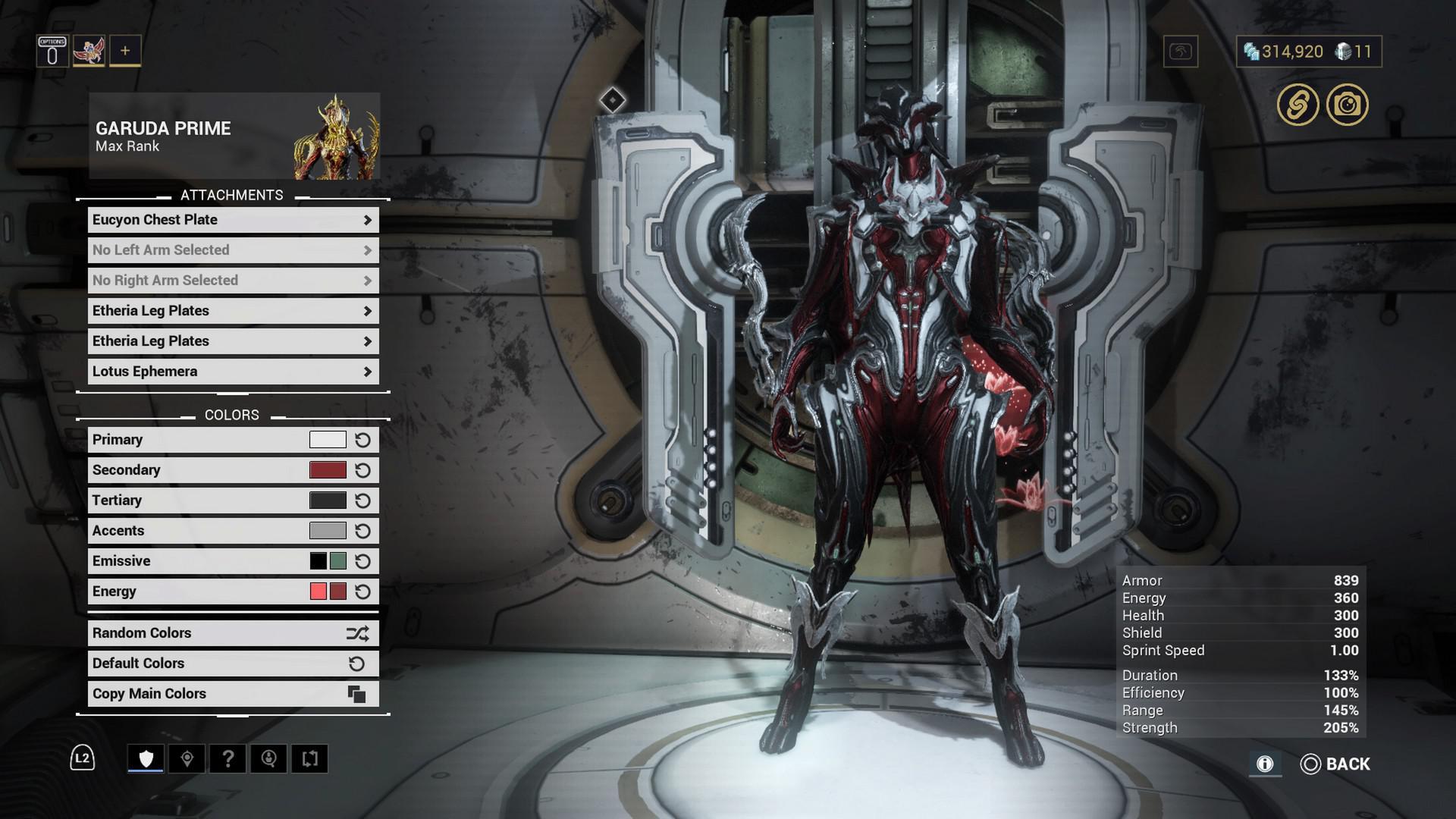Pick the white Primary color swatch
Screen dimensions: 1456x819
pos(328,440)
